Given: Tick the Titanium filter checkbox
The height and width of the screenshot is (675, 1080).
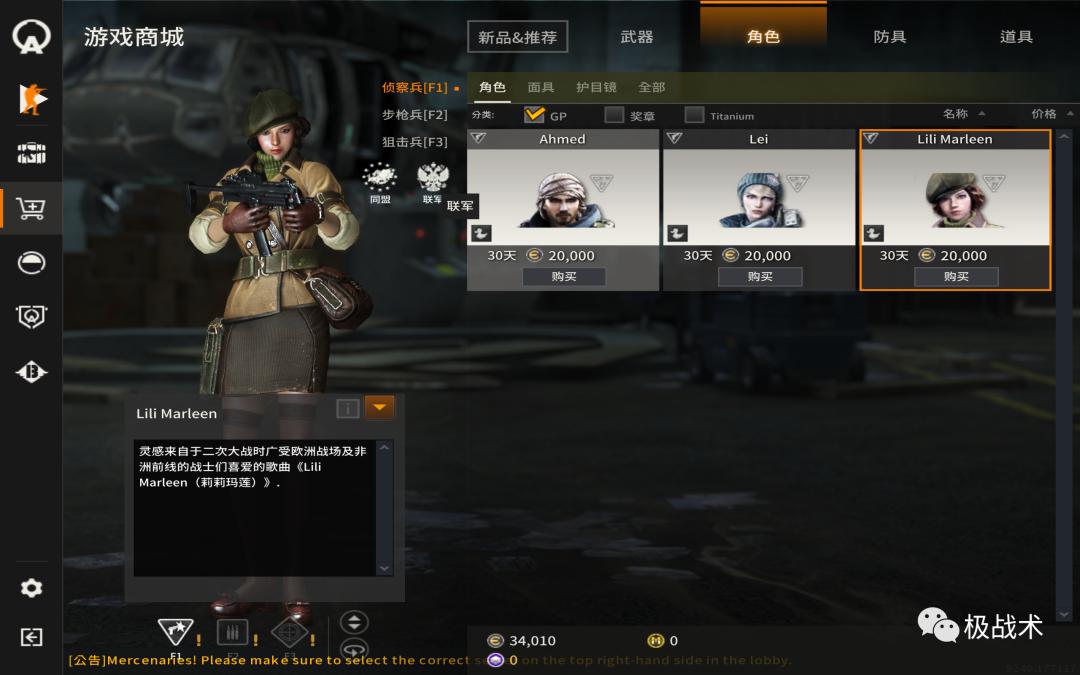Looking at the screenshot, I should click(x=694, y=115).
